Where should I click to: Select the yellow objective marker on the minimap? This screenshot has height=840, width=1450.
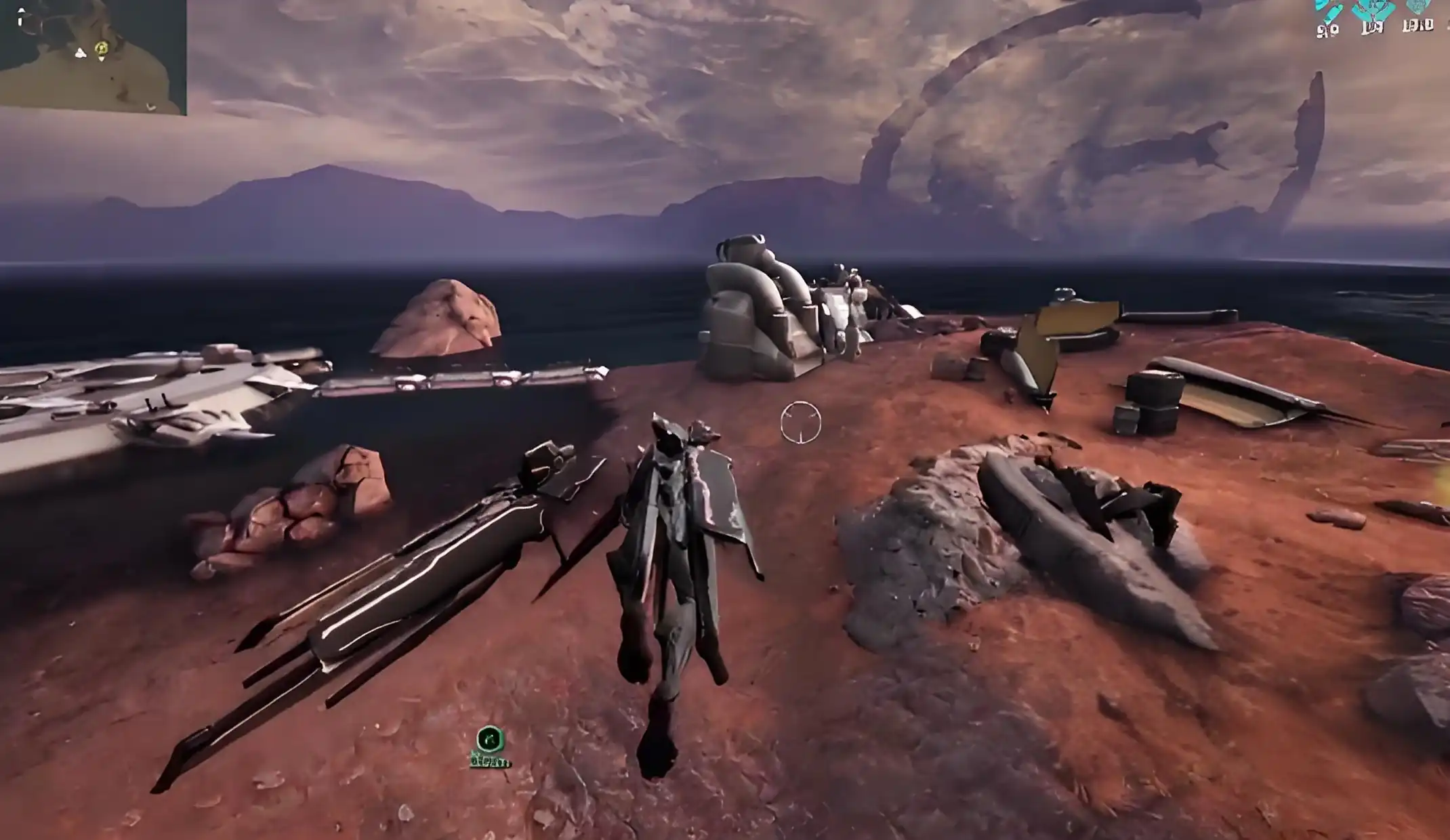tap(102, 48)
